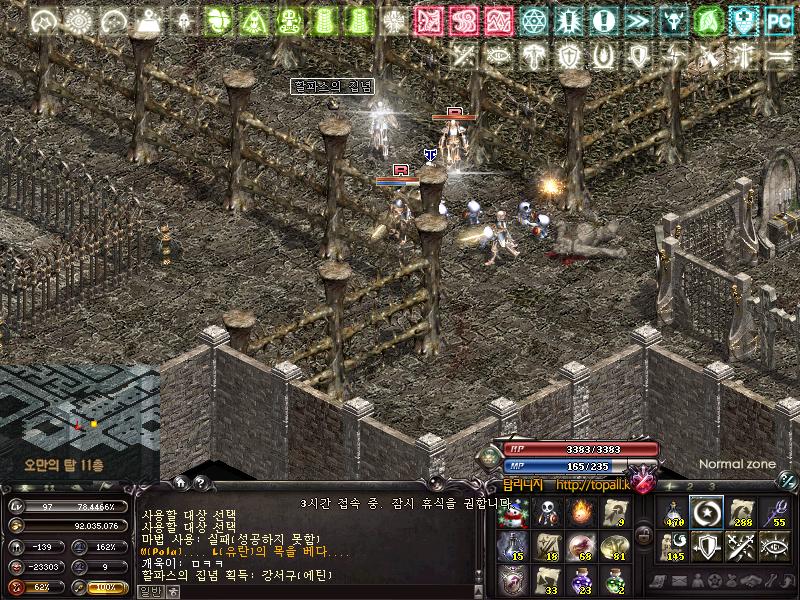
Task: Activate the crossed swords skill
Action: pos(740,547)
